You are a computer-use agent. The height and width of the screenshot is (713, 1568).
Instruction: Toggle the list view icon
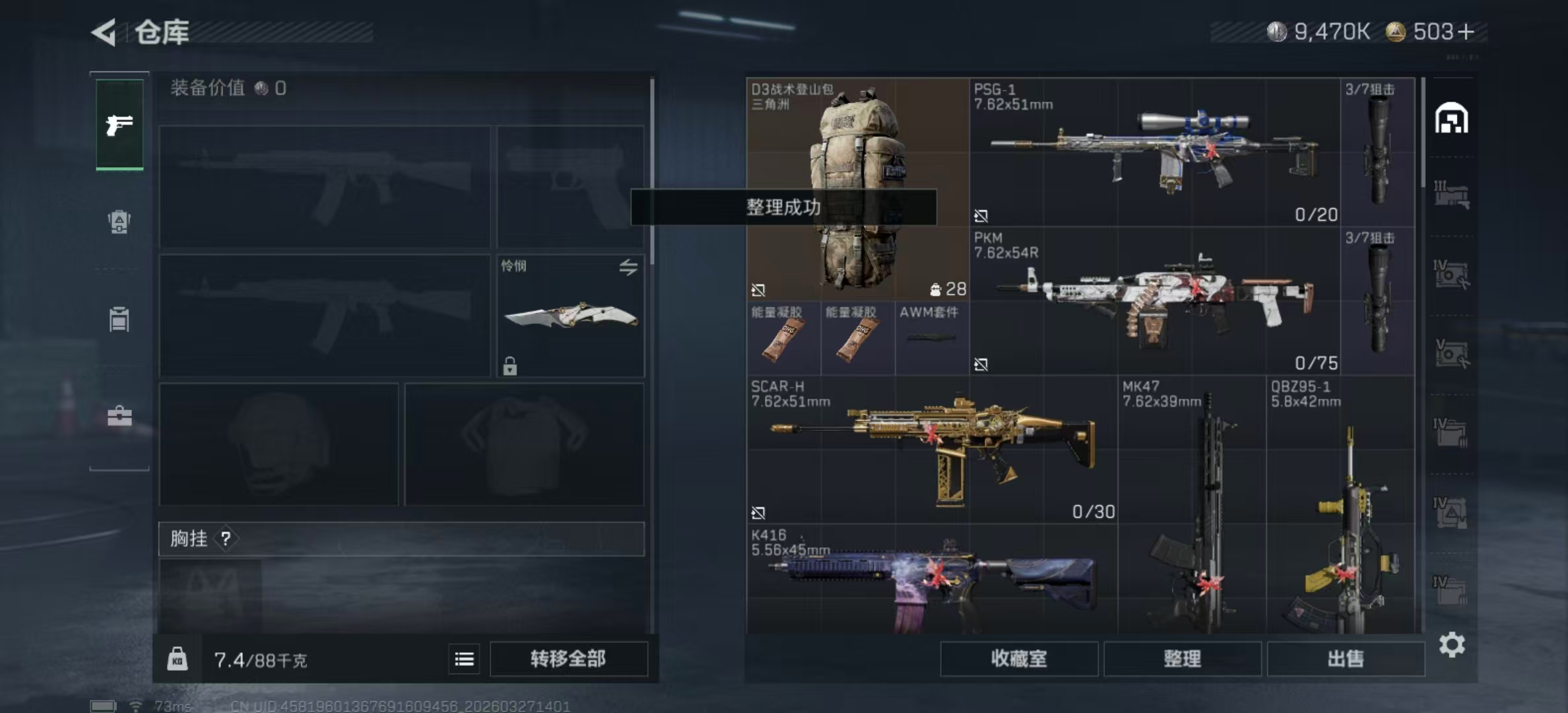point(464,659)
